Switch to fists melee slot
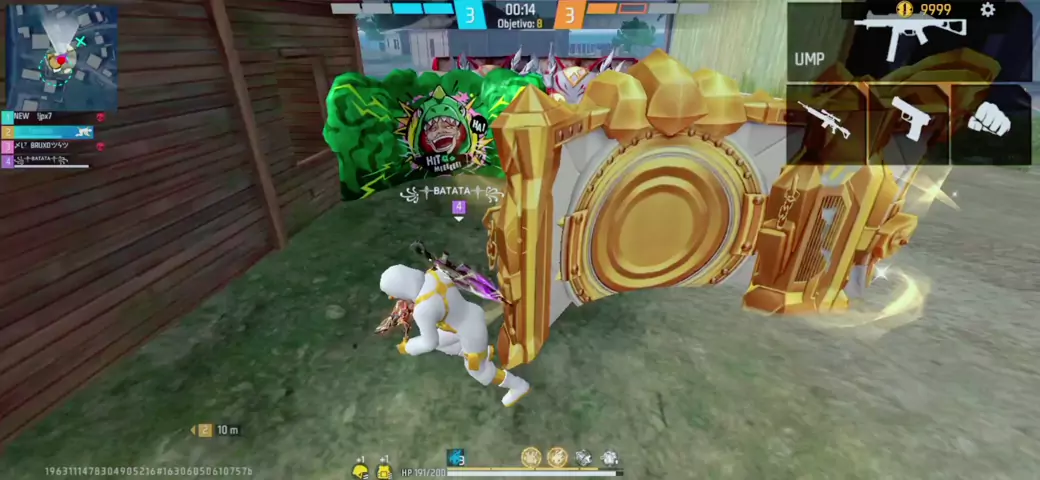 [x=990, y=123]
